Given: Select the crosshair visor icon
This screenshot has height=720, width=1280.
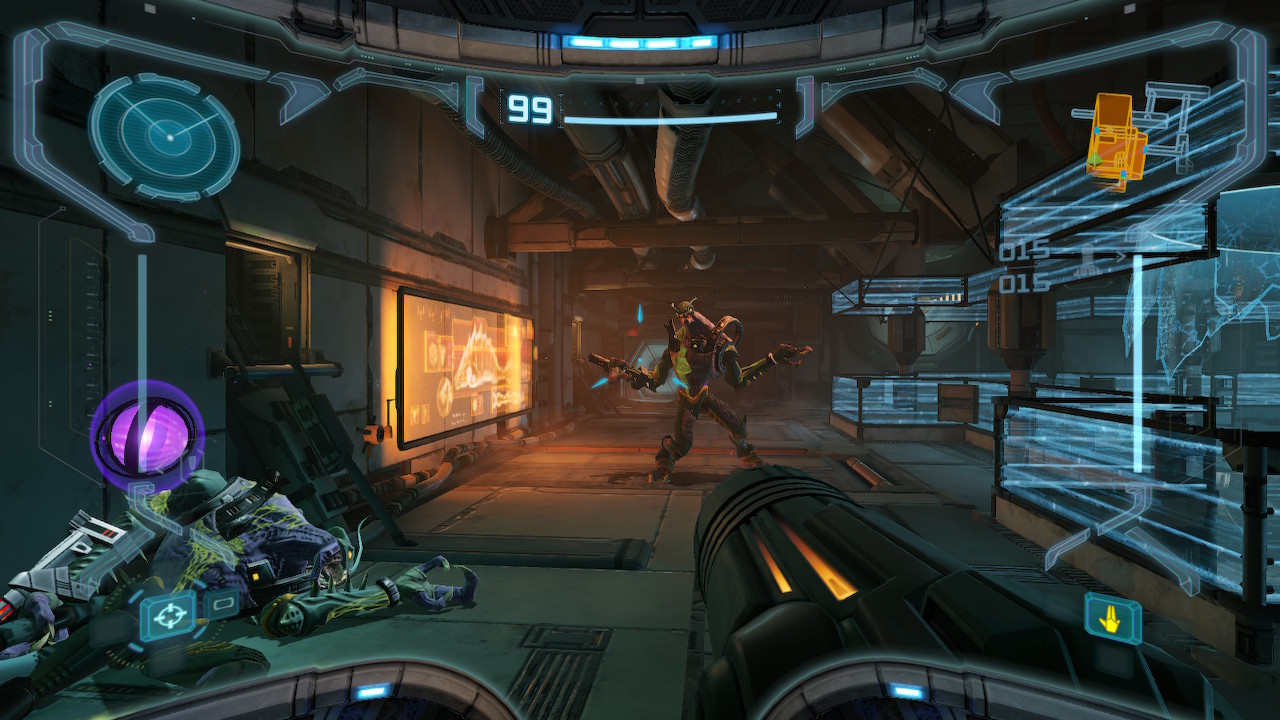Looking at the screenshot, I should (x=167, y=615).
